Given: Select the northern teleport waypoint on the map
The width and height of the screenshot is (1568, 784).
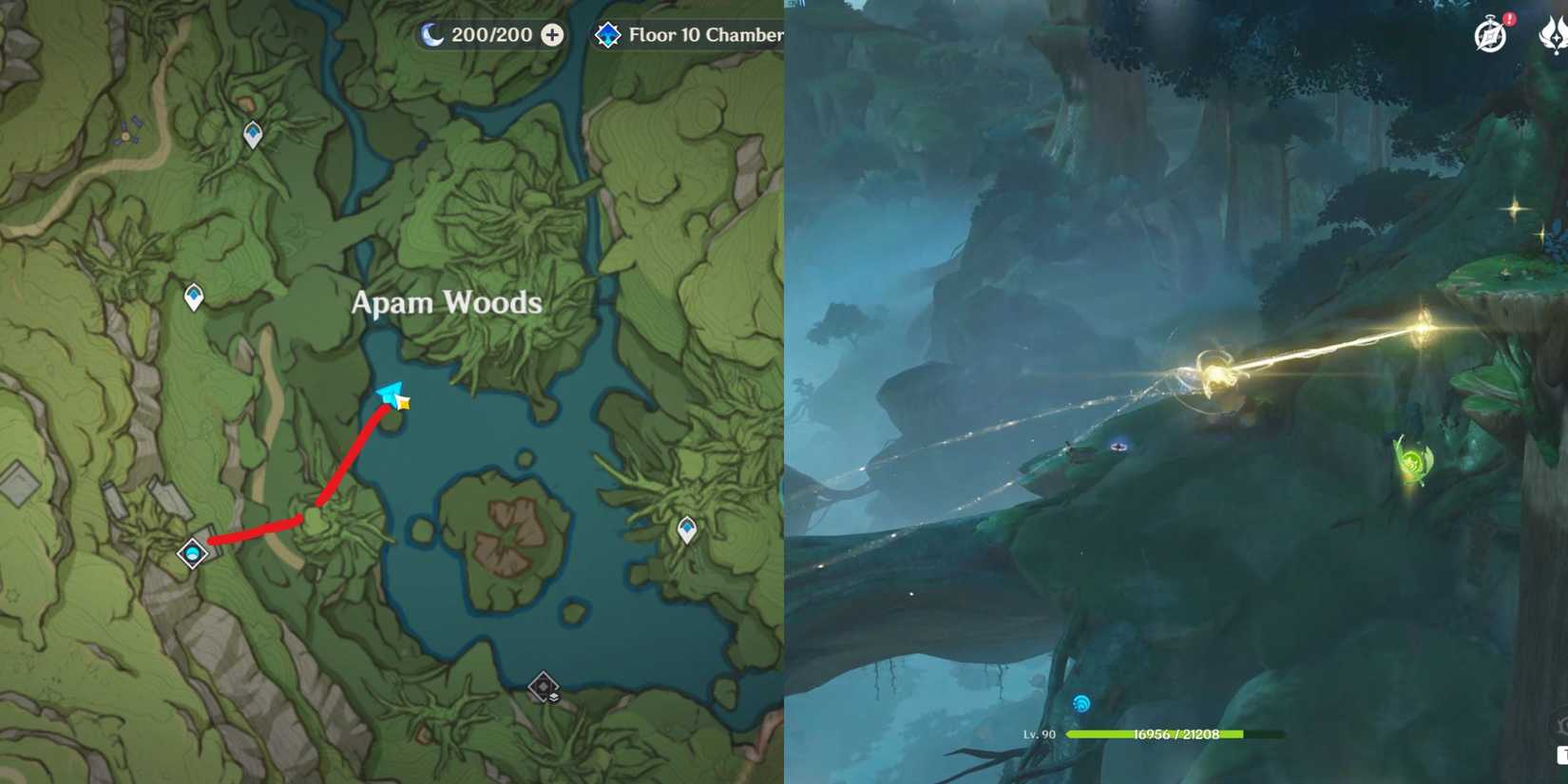Looking at the screenshot, I should [x=251, y=135].
